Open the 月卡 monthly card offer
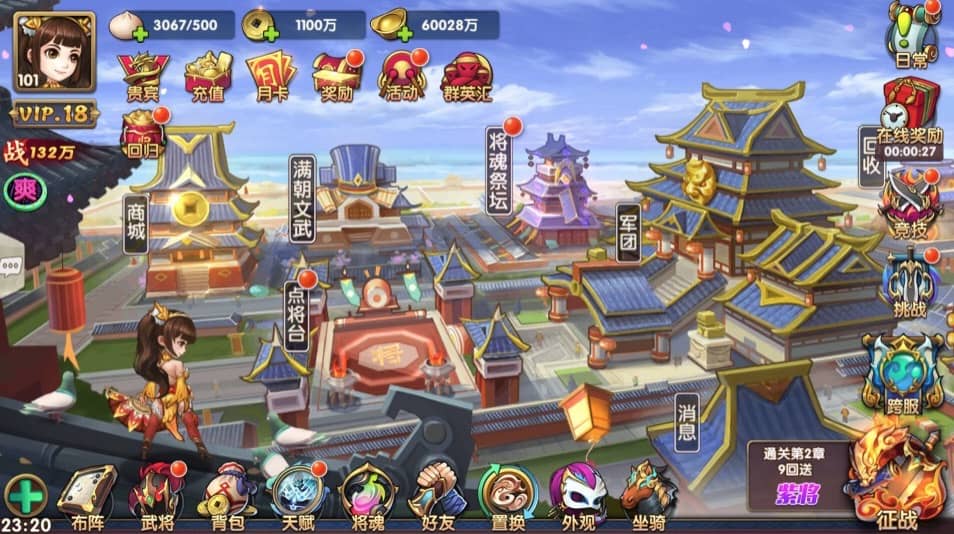This screenshot has width=954, height=534. pos(271,75)
